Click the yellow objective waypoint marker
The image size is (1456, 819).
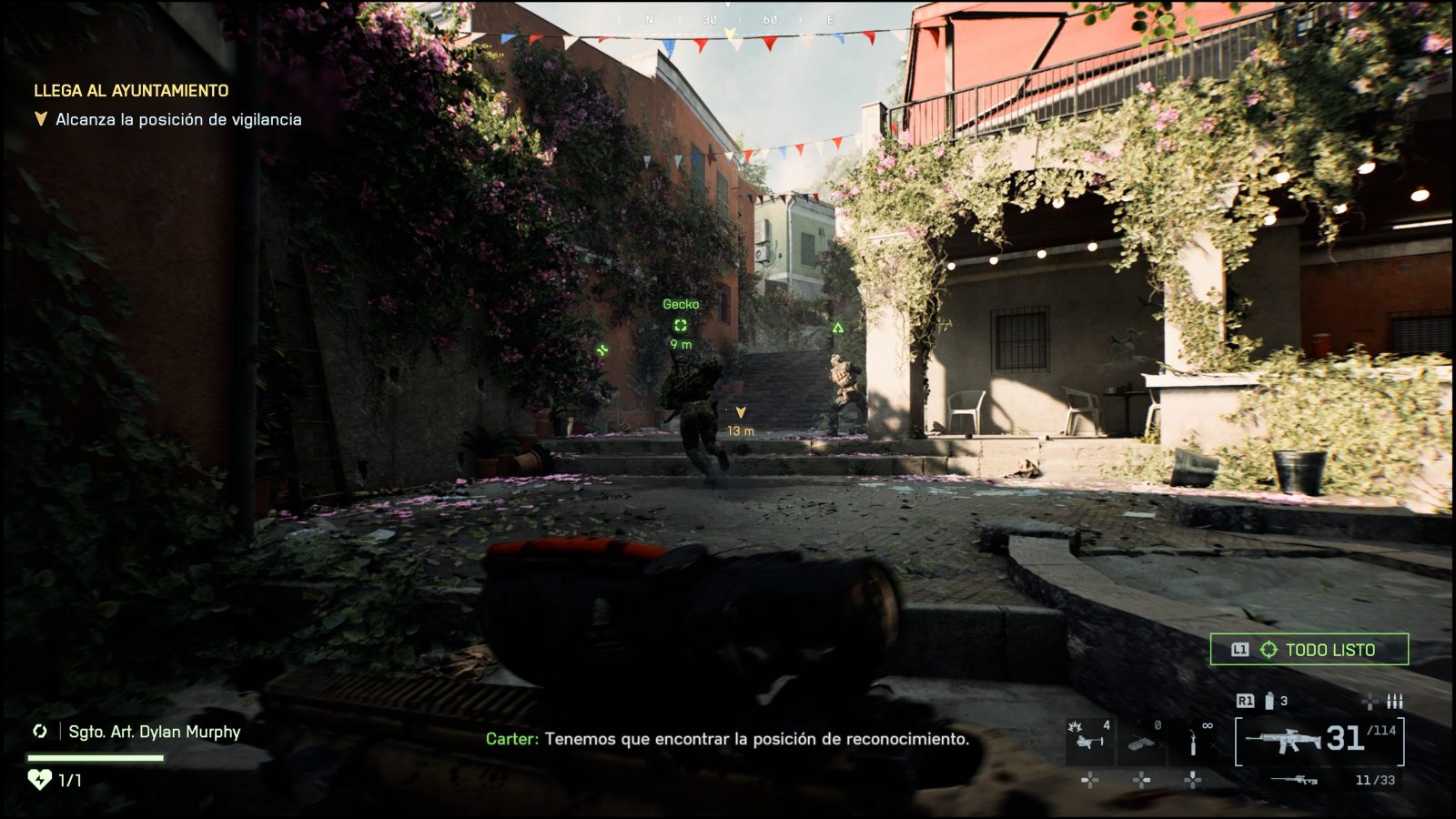pyautogui.click(x=741, y=413)
